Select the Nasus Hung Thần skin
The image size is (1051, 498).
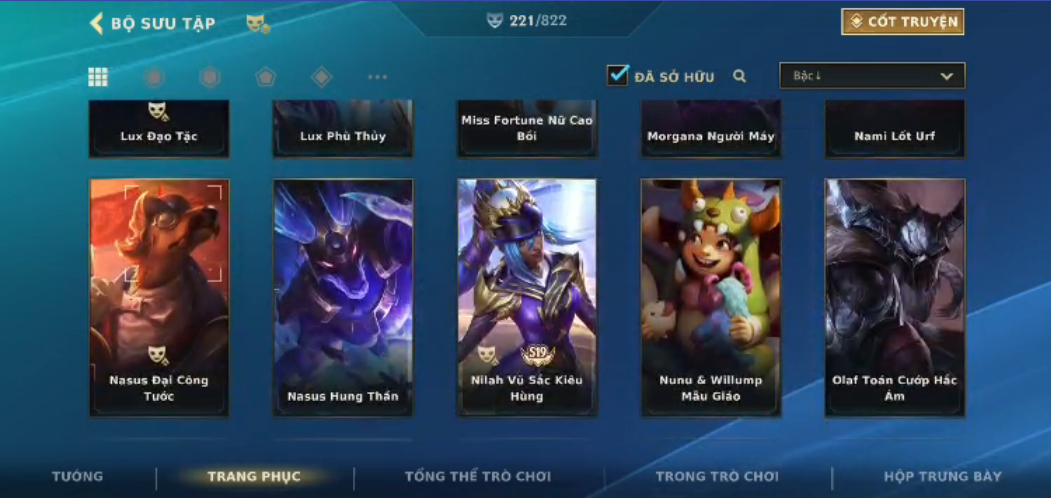click(343, 297)
